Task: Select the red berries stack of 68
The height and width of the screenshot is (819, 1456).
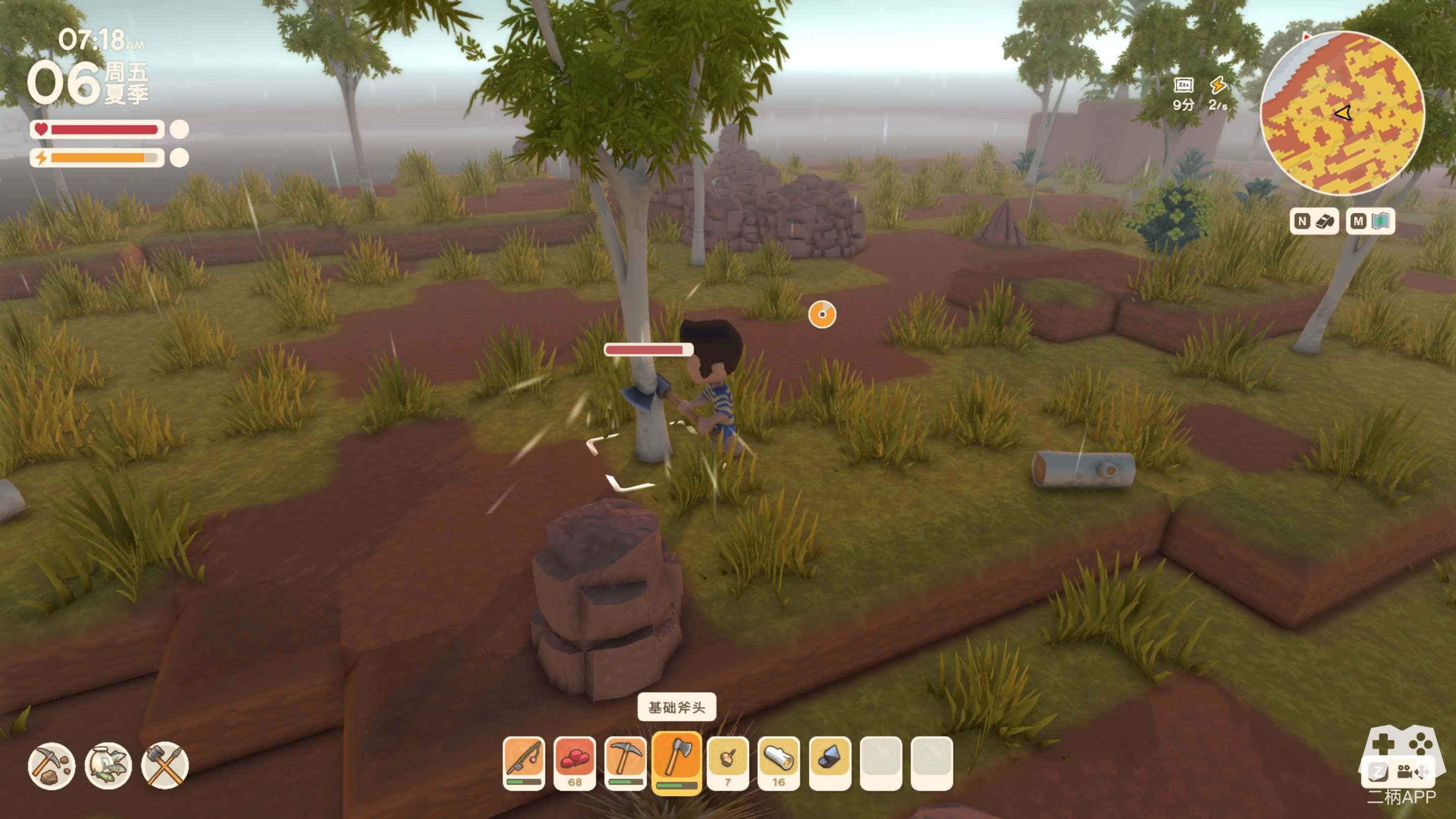Action: click(574, 762)
